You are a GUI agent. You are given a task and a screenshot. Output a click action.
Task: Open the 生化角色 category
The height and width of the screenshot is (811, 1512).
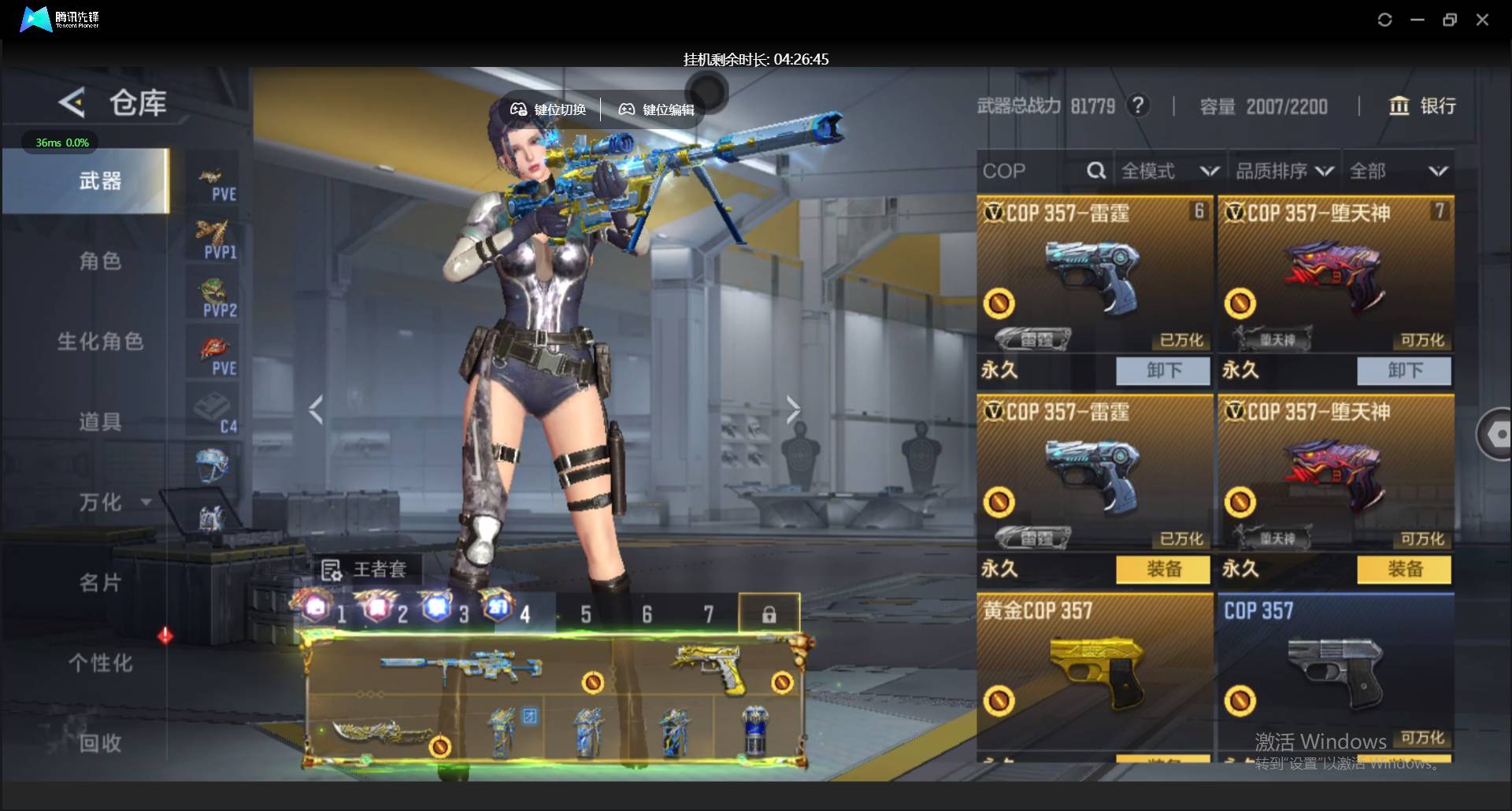100,342
